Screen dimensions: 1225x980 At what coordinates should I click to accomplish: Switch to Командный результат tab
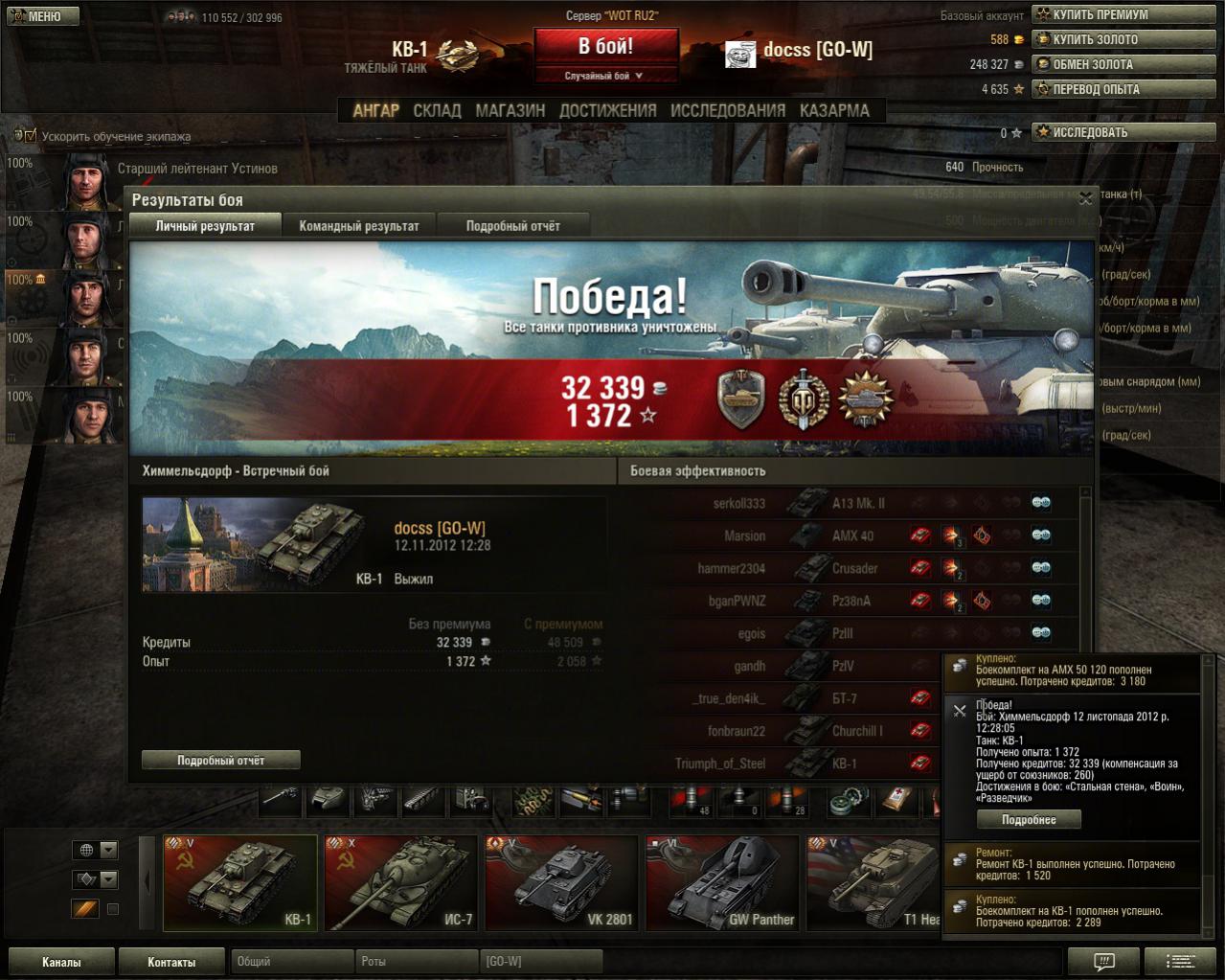[x=359, y=226]
